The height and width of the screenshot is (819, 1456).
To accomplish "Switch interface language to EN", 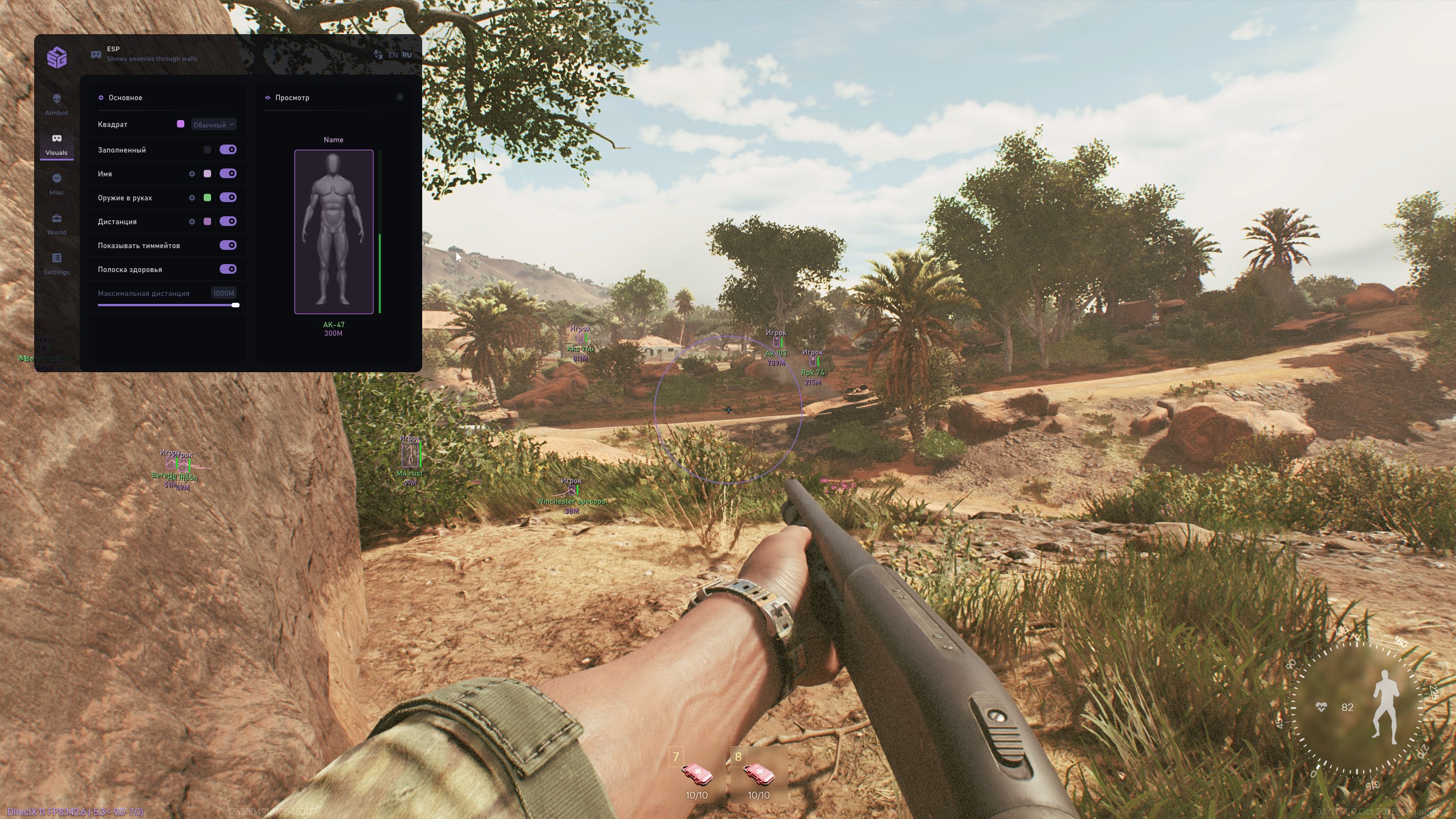I will pyautogui.click(x=393, y=54).
